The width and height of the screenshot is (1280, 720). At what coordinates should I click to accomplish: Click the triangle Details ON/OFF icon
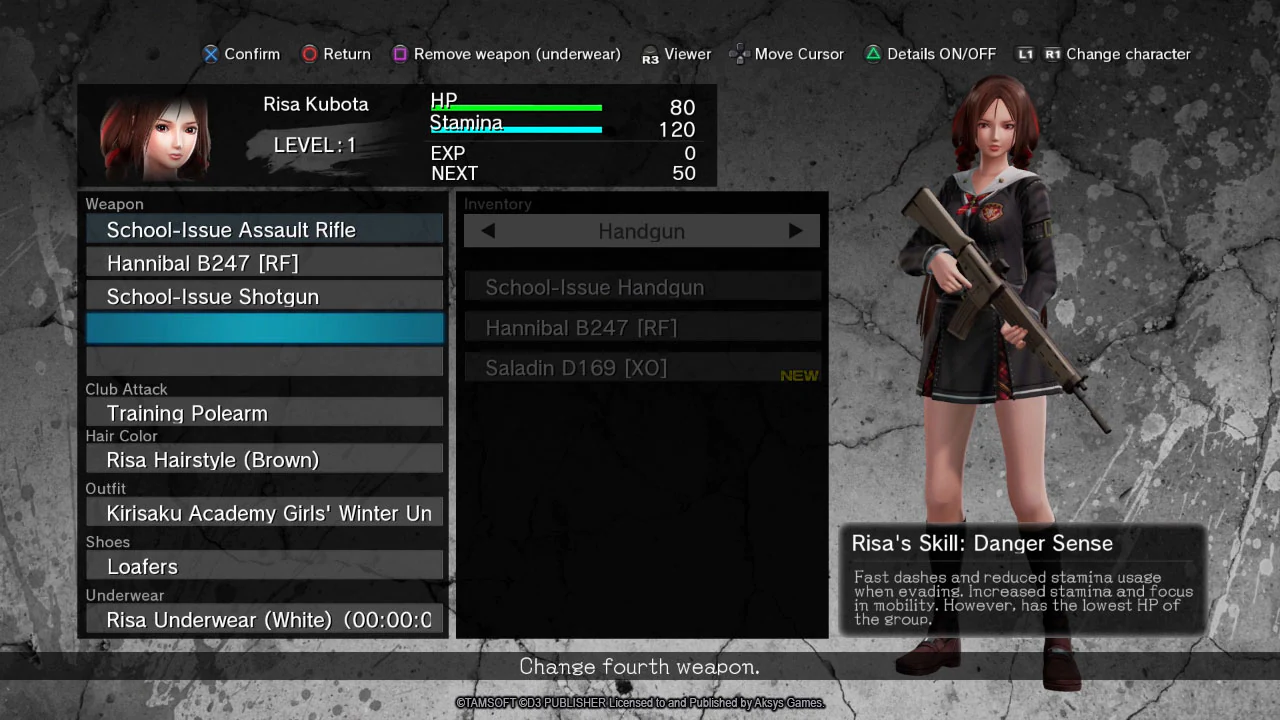point(872,54)
